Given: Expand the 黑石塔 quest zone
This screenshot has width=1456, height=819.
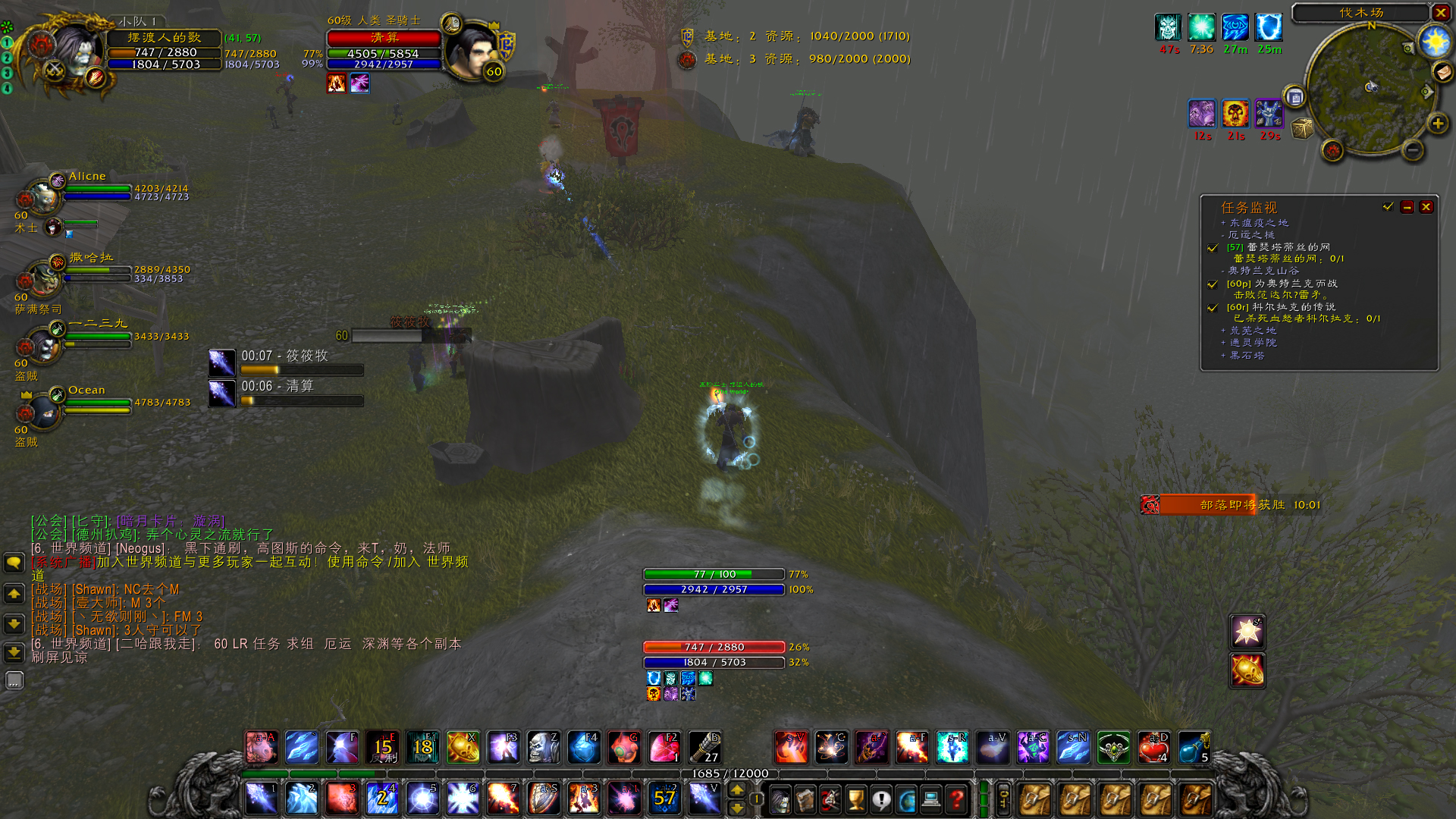Looking at the screenshot, I should click(x=1223, y=356).
